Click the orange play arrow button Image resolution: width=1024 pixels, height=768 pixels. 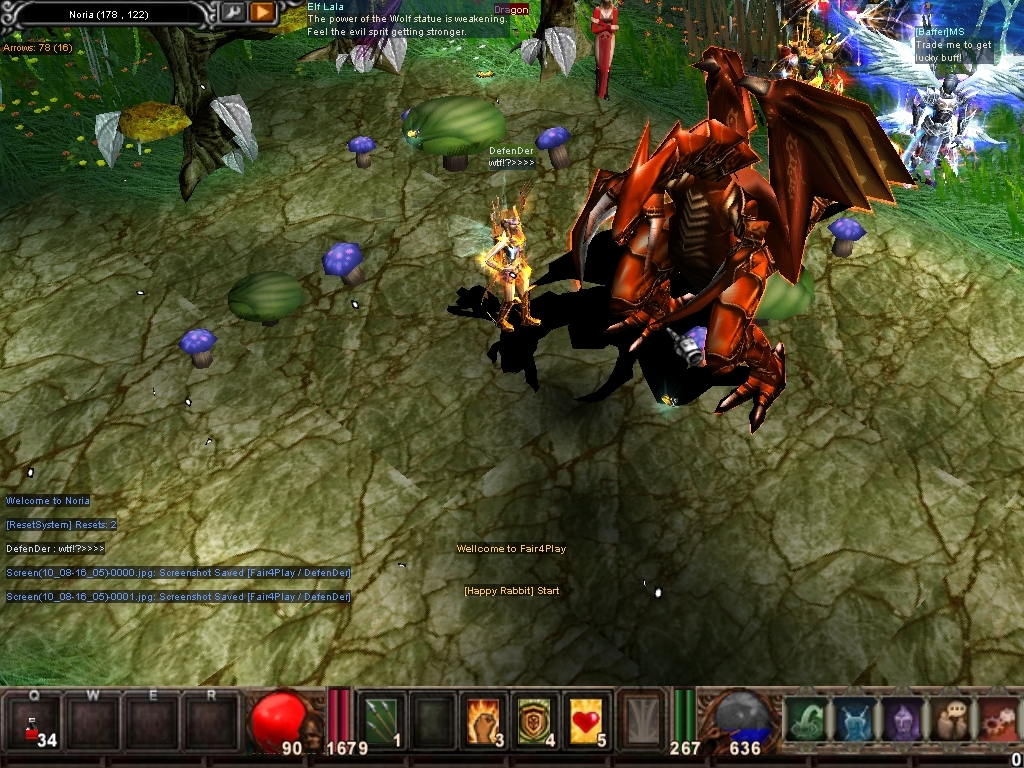tap(262, 12)
